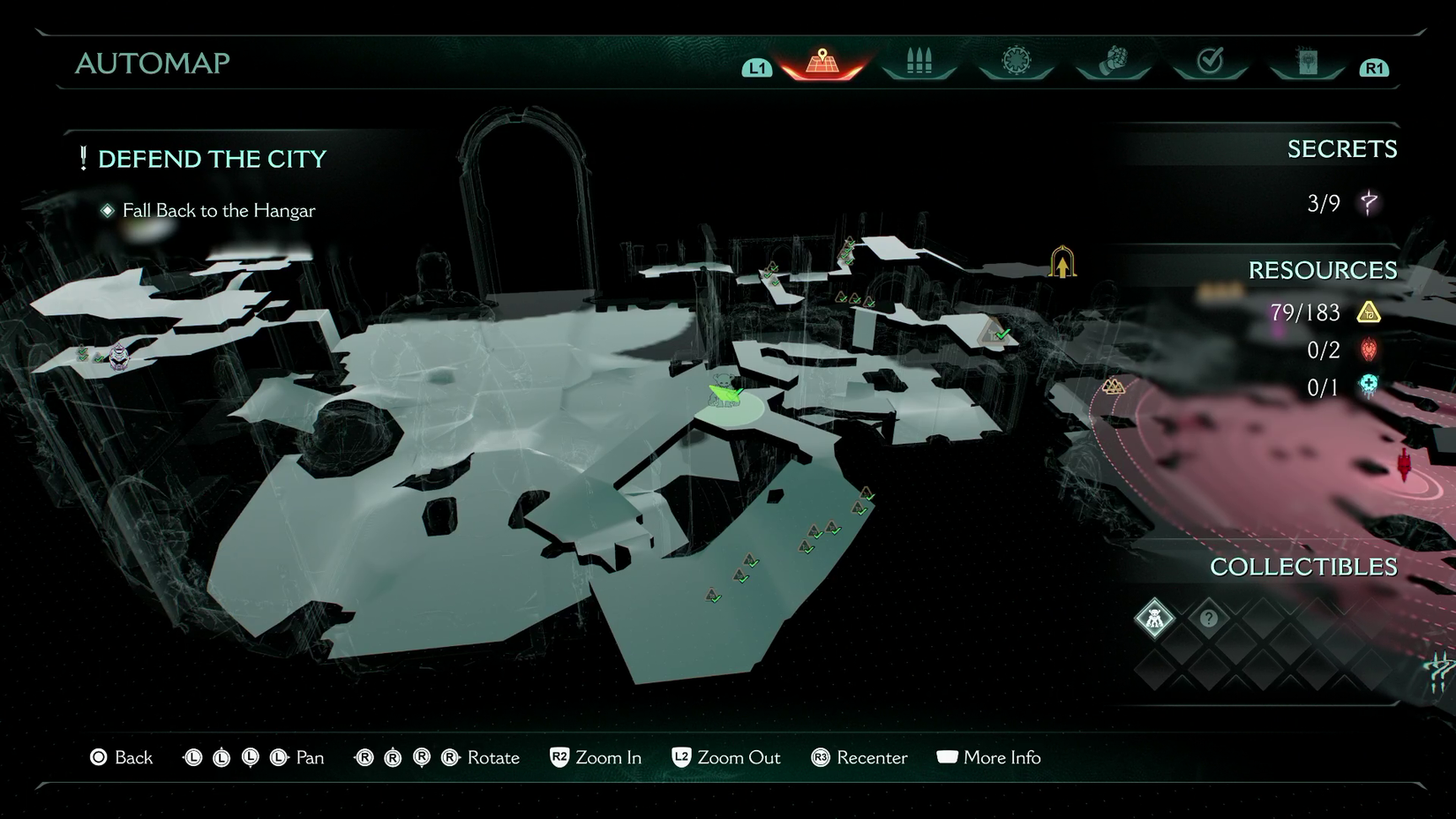This screenshot has width=1456, height=819.
Task: Open the checkmark missions tab
Action: click(1210, 62)
